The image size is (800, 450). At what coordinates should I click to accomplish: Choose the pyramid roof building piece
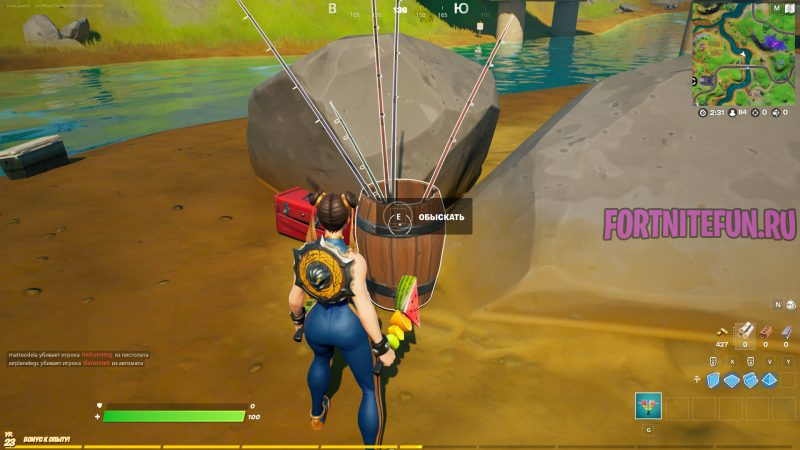point(770,380)
